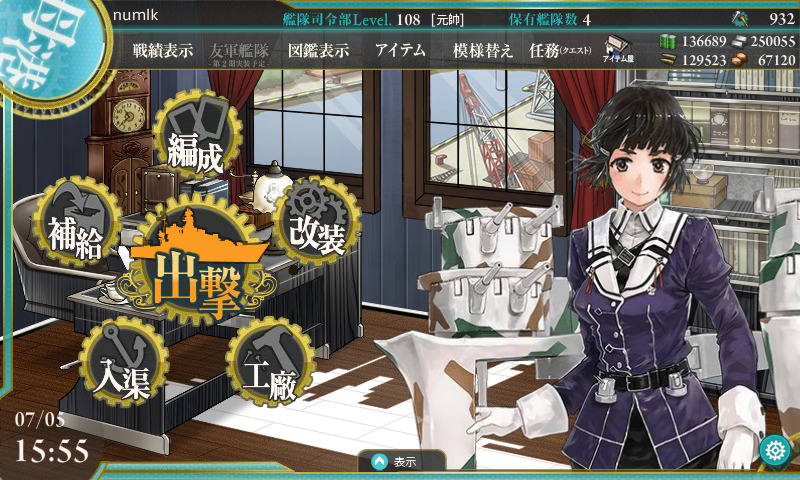Open the 入渠 repair dock
The height and width of the screenshot is (480, 800).
tap(122, 364)
